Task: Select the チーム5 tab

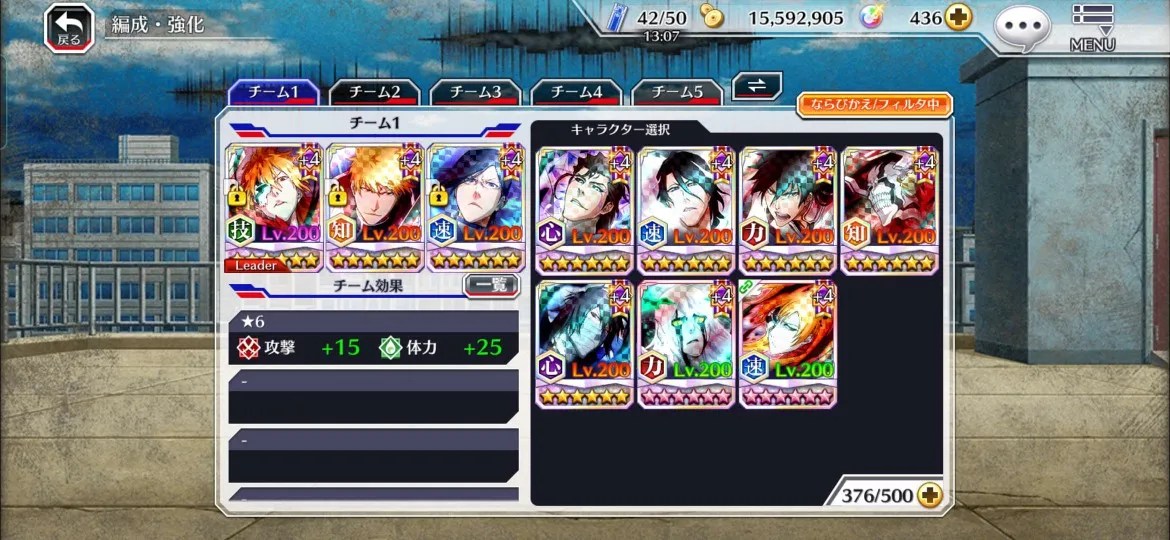Action: [x=676, y=92]
